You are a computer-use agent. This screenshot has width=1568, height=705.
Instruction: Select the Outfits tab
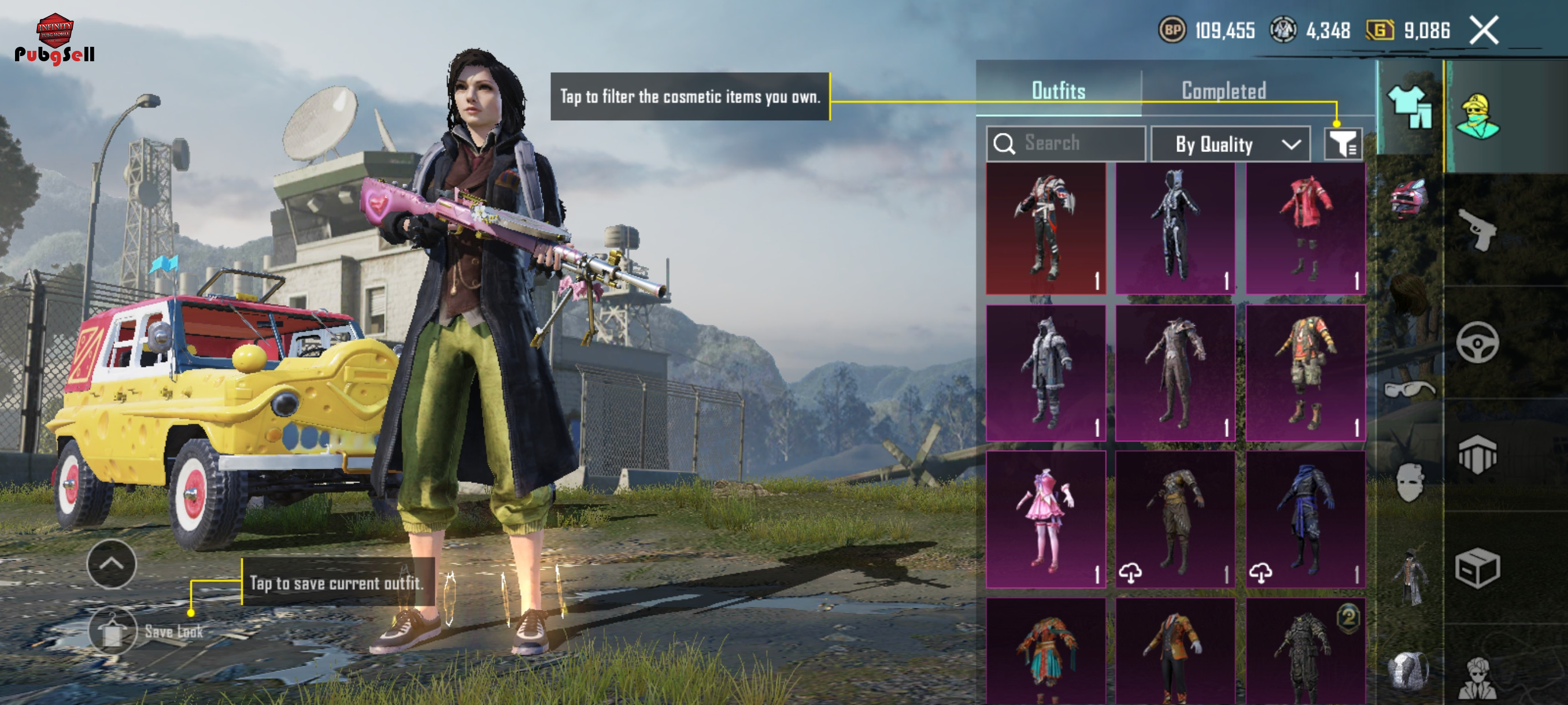pos(1058,91)
